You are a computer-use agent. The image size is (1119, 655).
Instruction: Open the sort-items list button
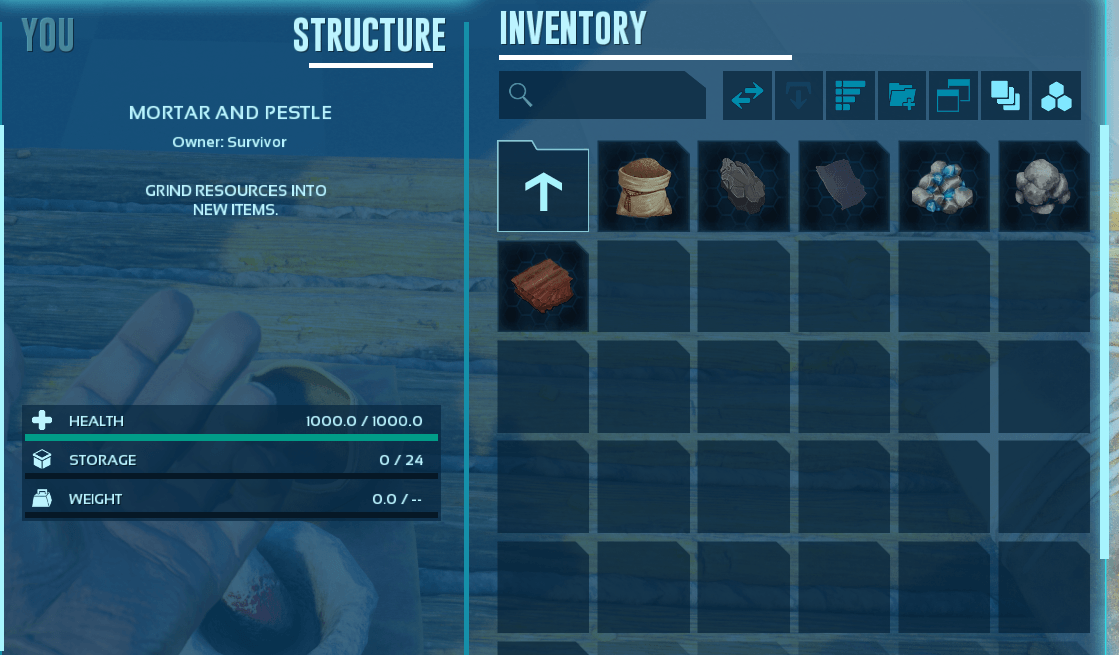coord(849,96)
